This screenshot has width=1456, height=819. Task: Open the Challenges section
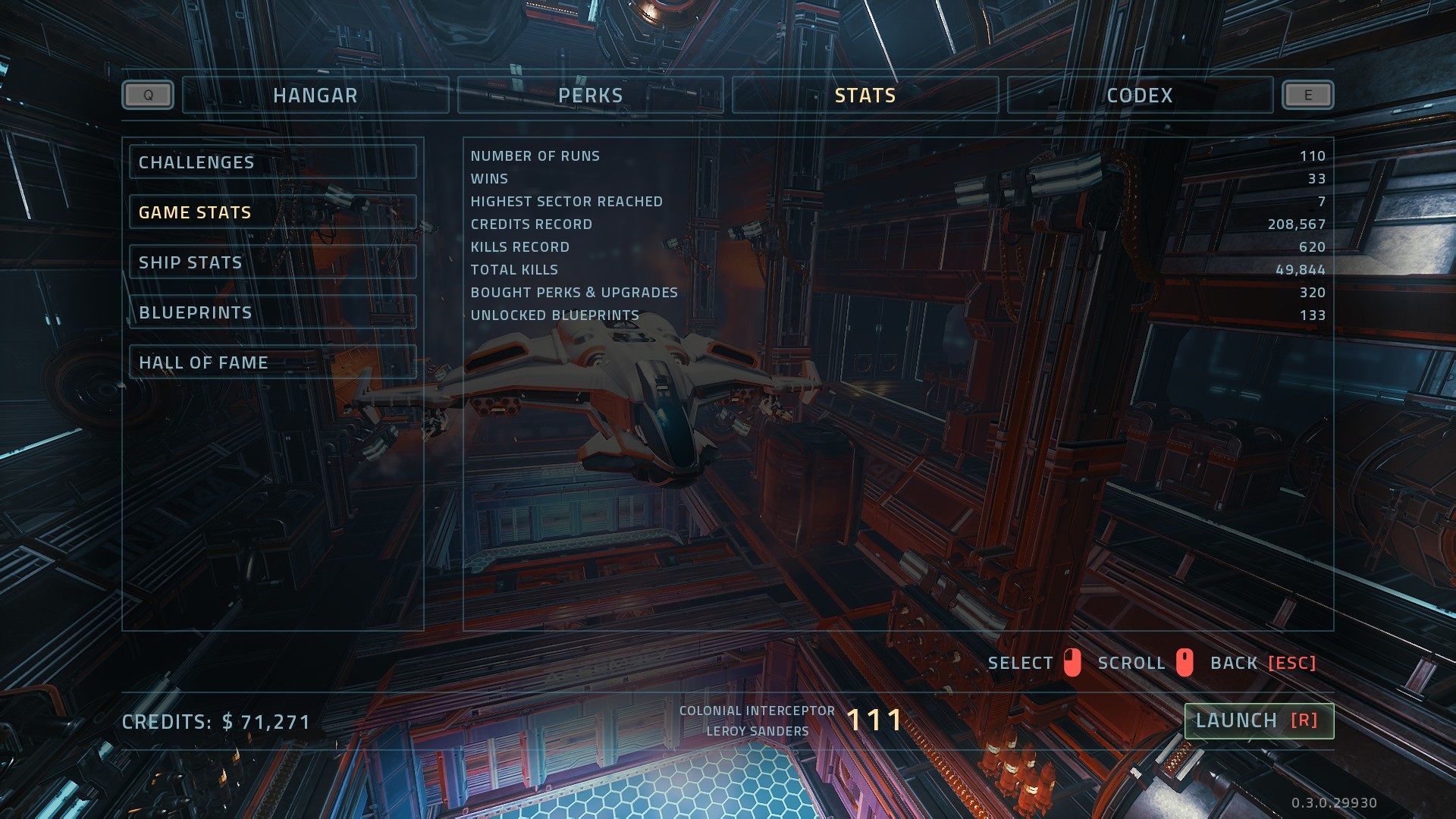[272, 162]
